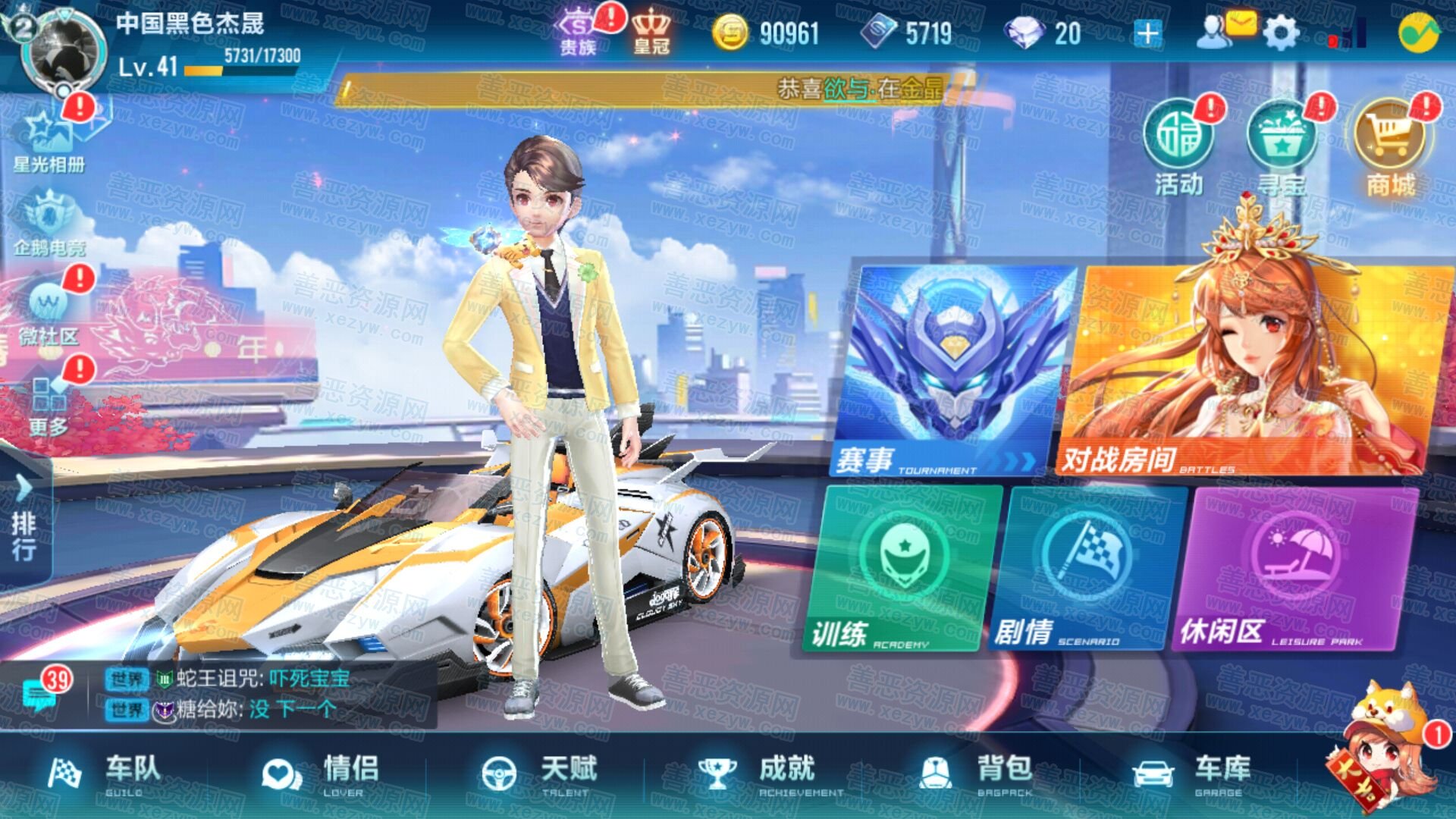View the 成就 Achievement page
Image resolution: width=1456 pixels, height=819 pixels.
click(758, 773)
